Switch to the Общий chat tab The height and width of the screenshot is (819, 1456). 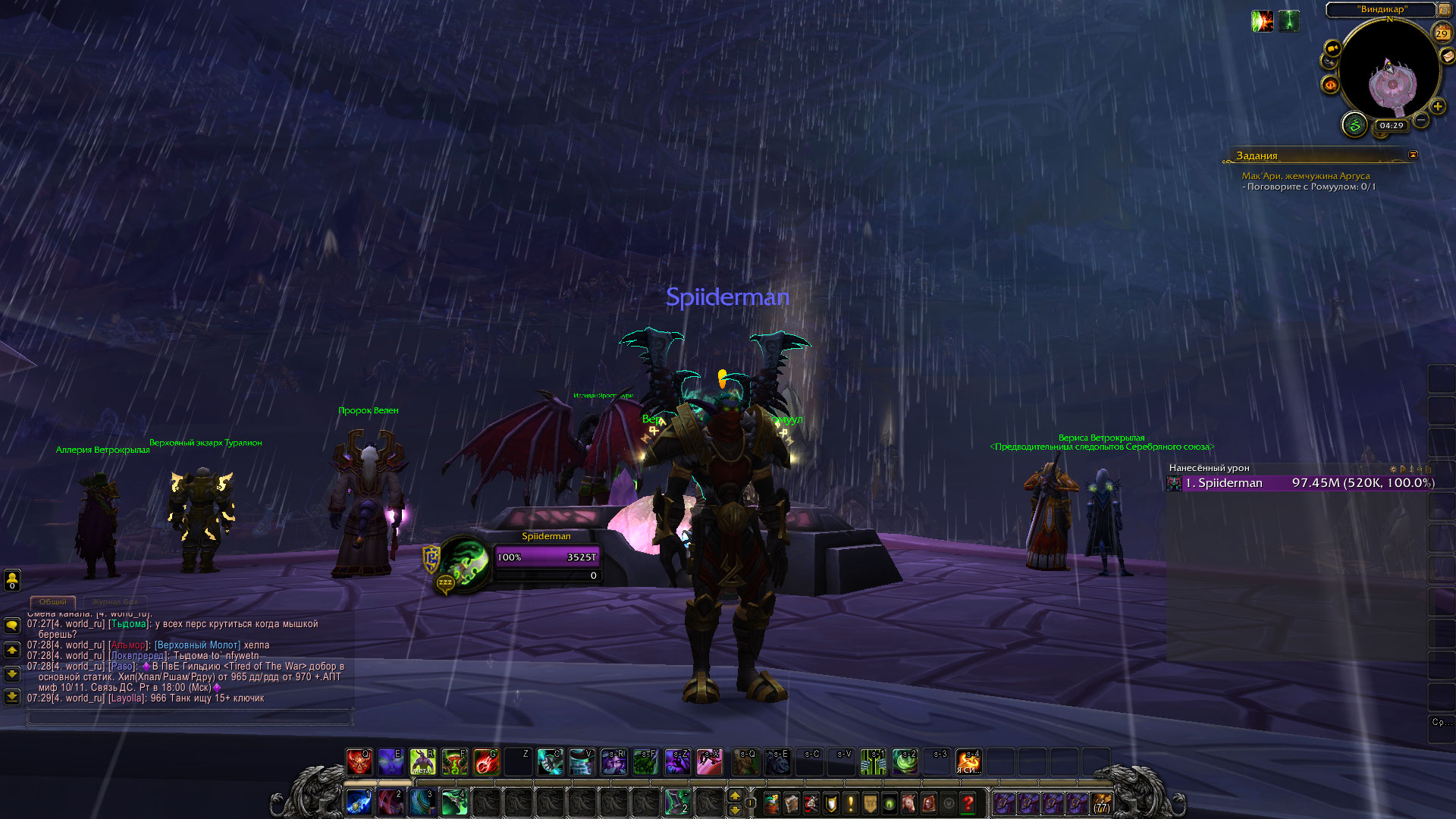point(53,601)
